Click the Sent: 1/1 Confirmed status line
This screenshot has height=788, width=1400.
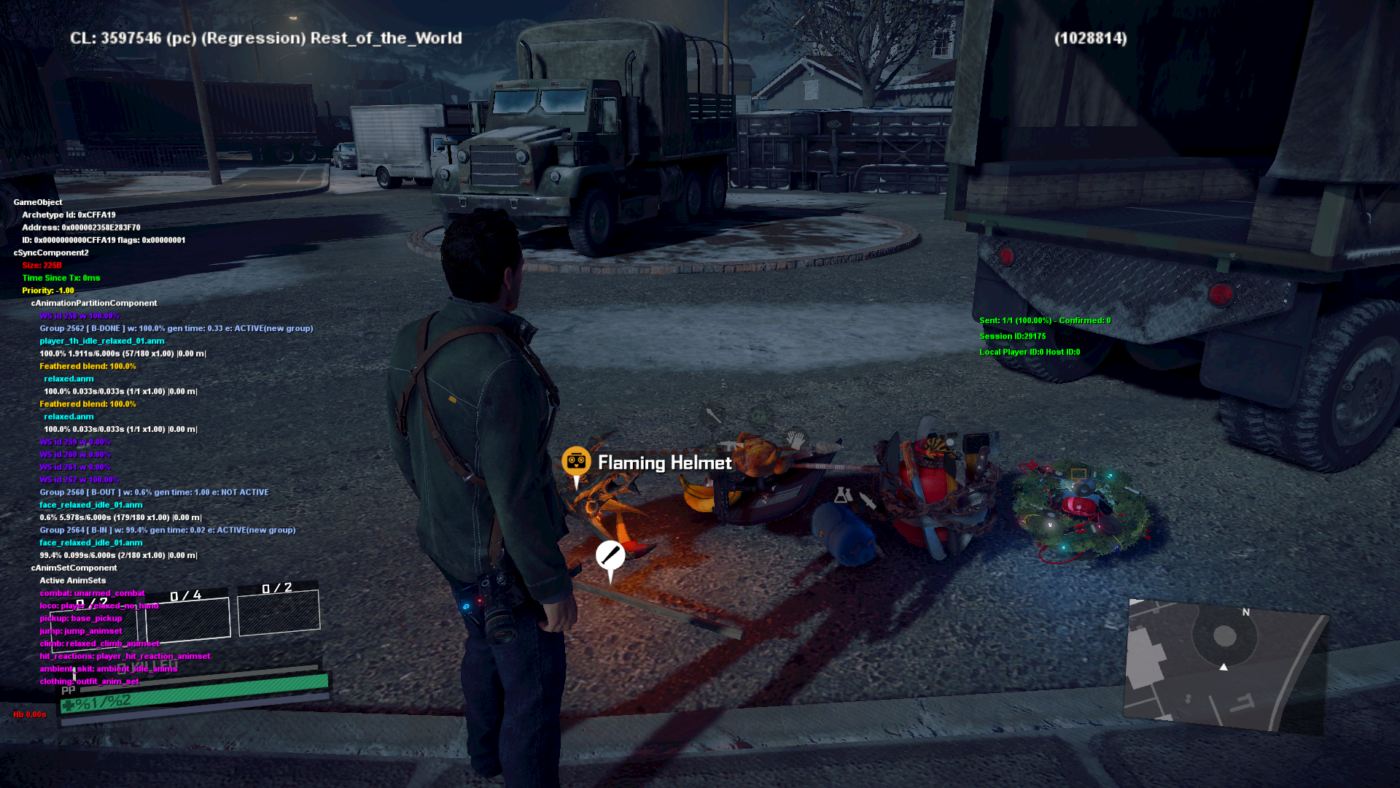(x=1043, y=320)
